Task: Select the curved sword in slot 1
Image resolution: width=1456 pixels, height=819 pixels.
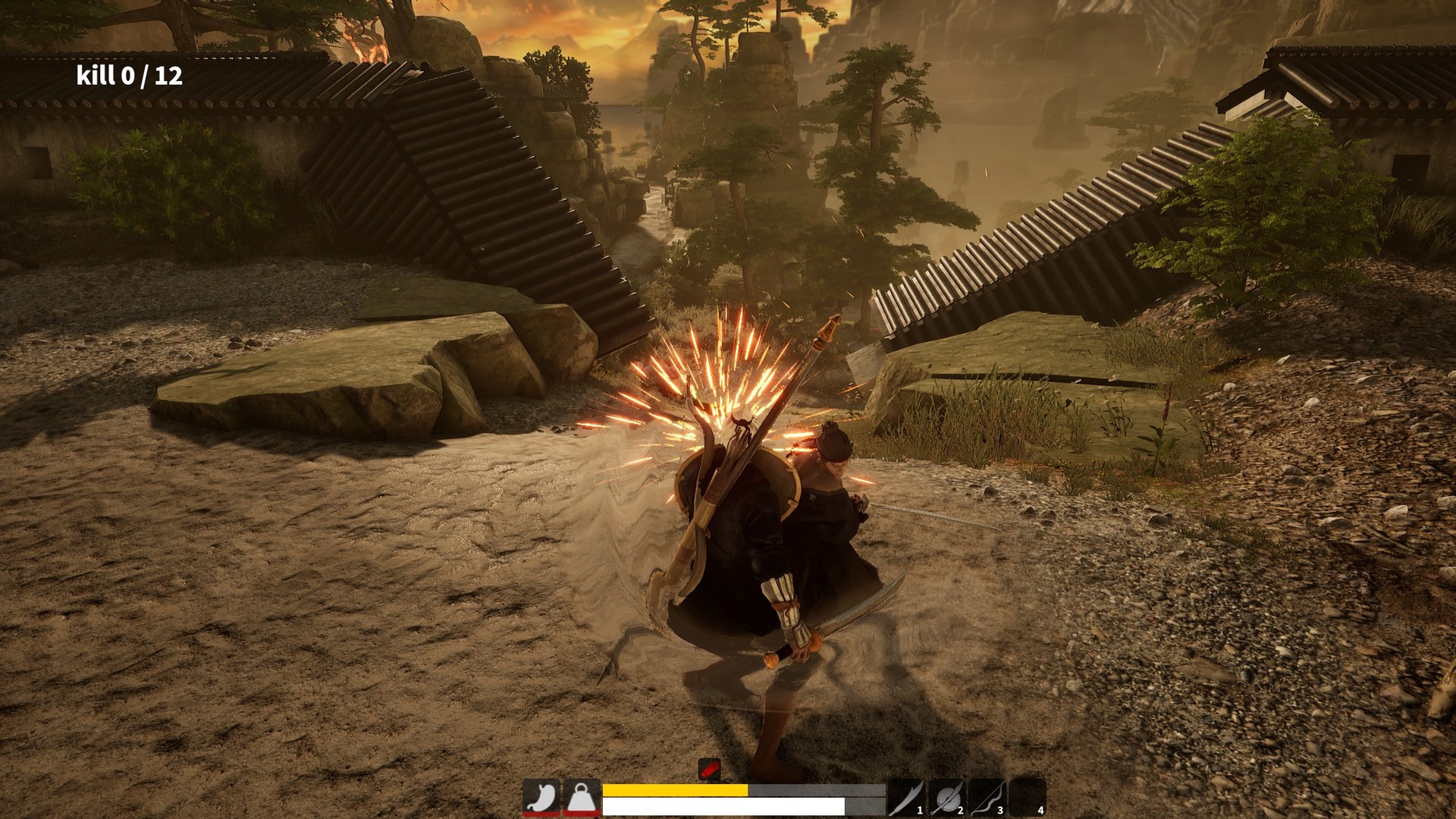Action: tap(907, 798)
